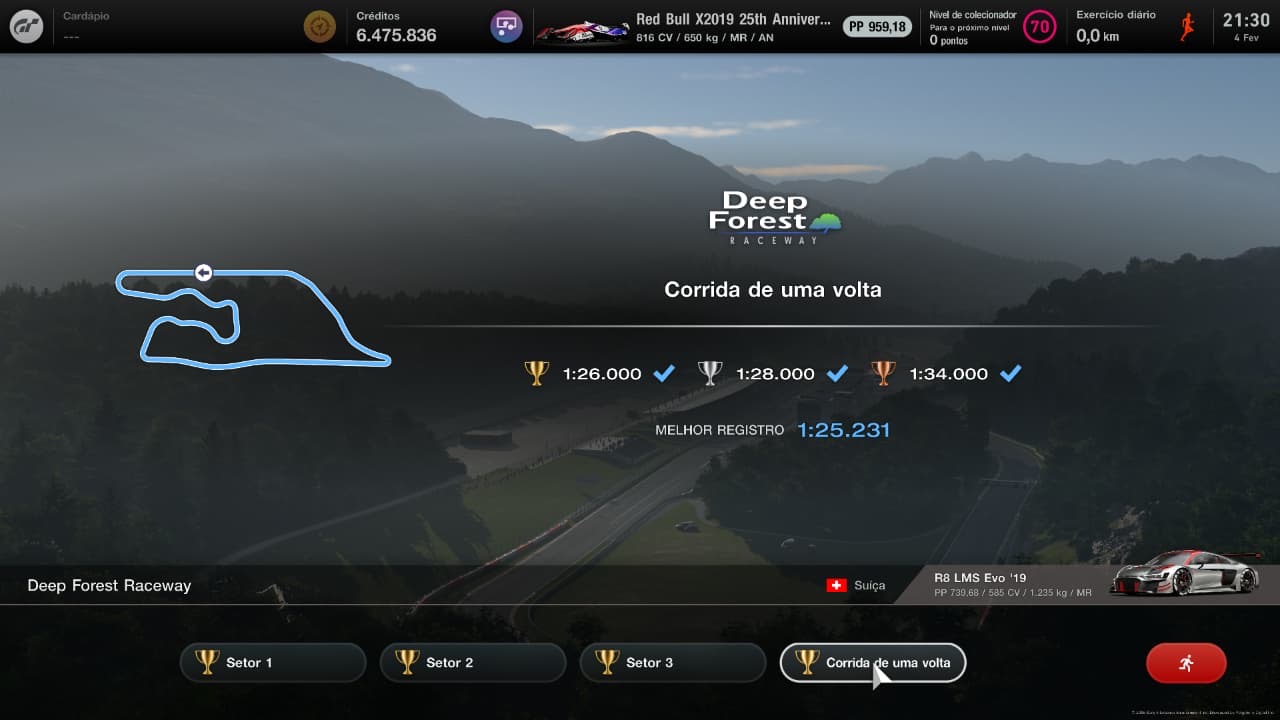This screenshot has width=1280, height=720.
Task: Select the gold coin credits icon
Action: coord(319,26)
